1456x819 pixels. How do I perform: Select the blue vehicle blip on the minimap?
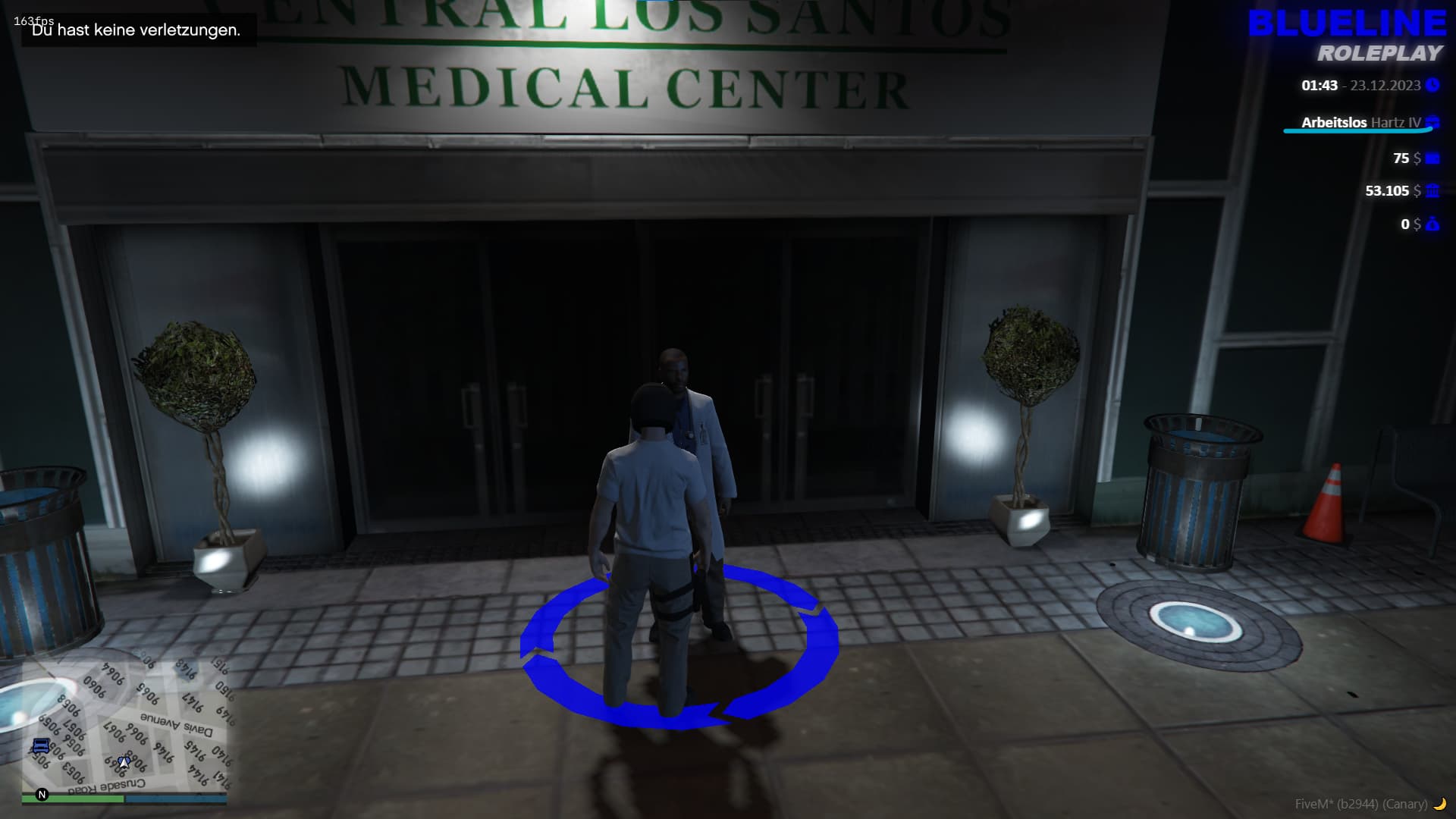click(41, 745)
